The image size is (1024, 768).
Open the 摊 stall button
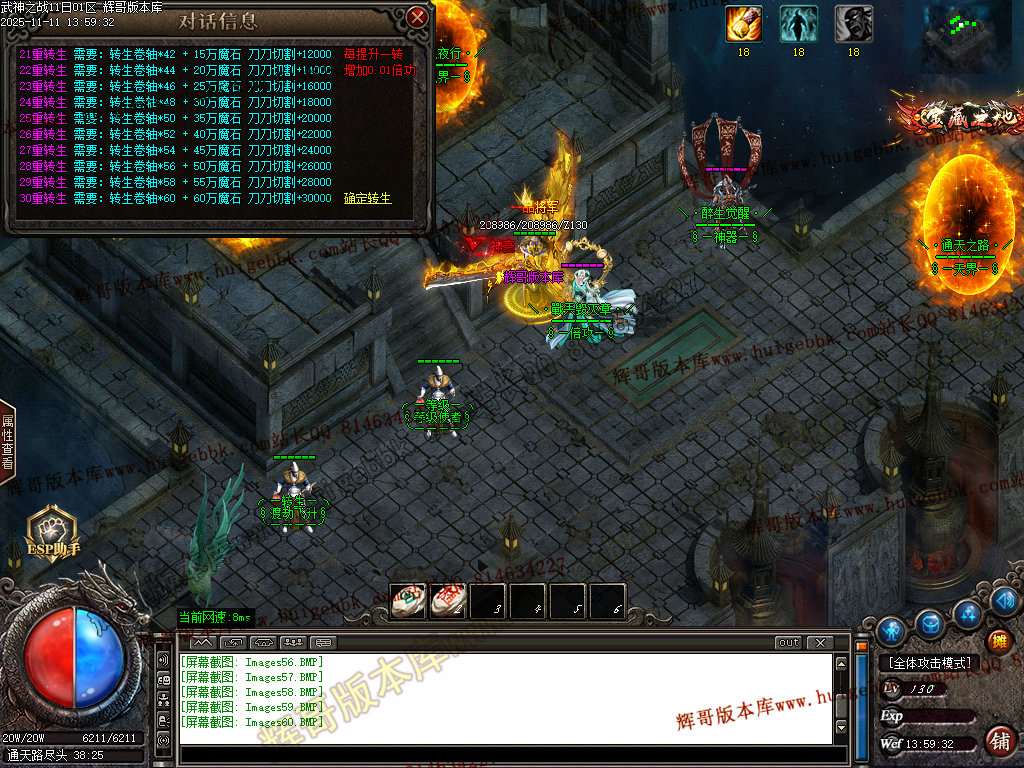pos(997,640)
